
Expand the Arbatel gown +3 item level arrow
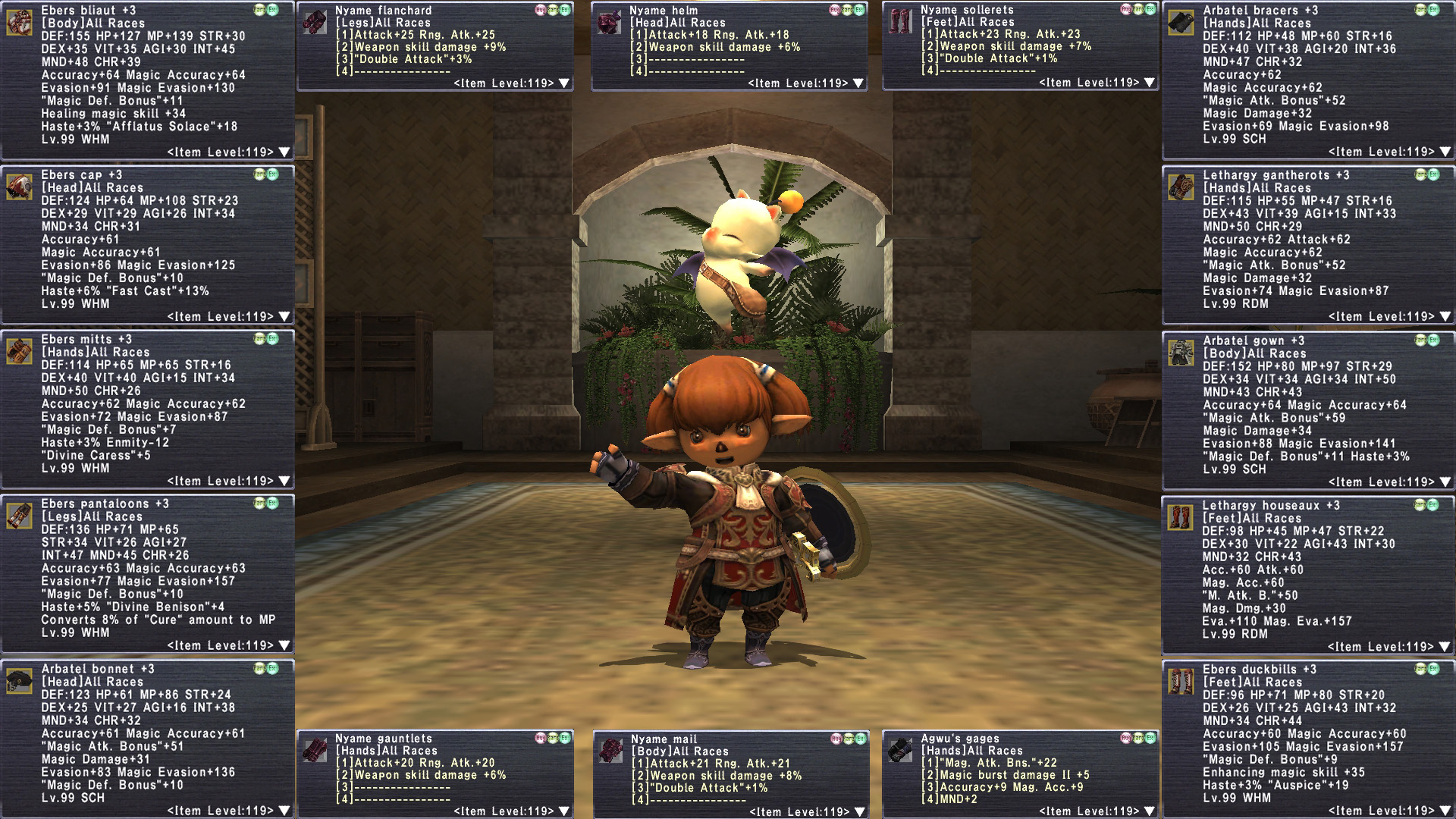pyautogui.click(x=1445, y=482)
